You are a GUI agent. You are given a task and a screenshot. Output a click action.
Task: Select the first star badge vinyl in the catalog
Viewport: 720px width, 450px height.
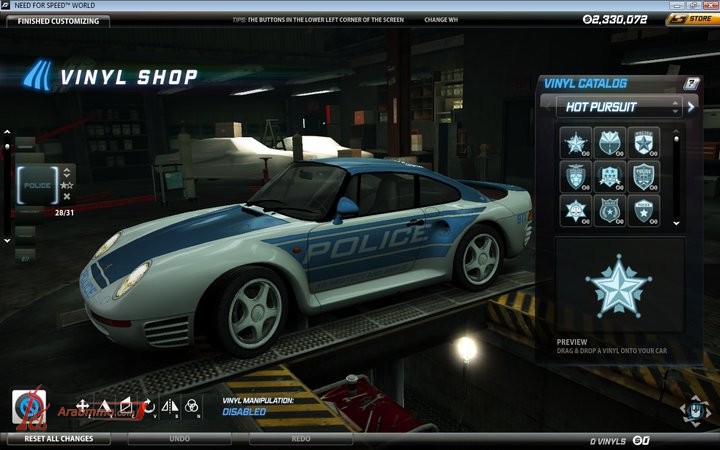577,143
